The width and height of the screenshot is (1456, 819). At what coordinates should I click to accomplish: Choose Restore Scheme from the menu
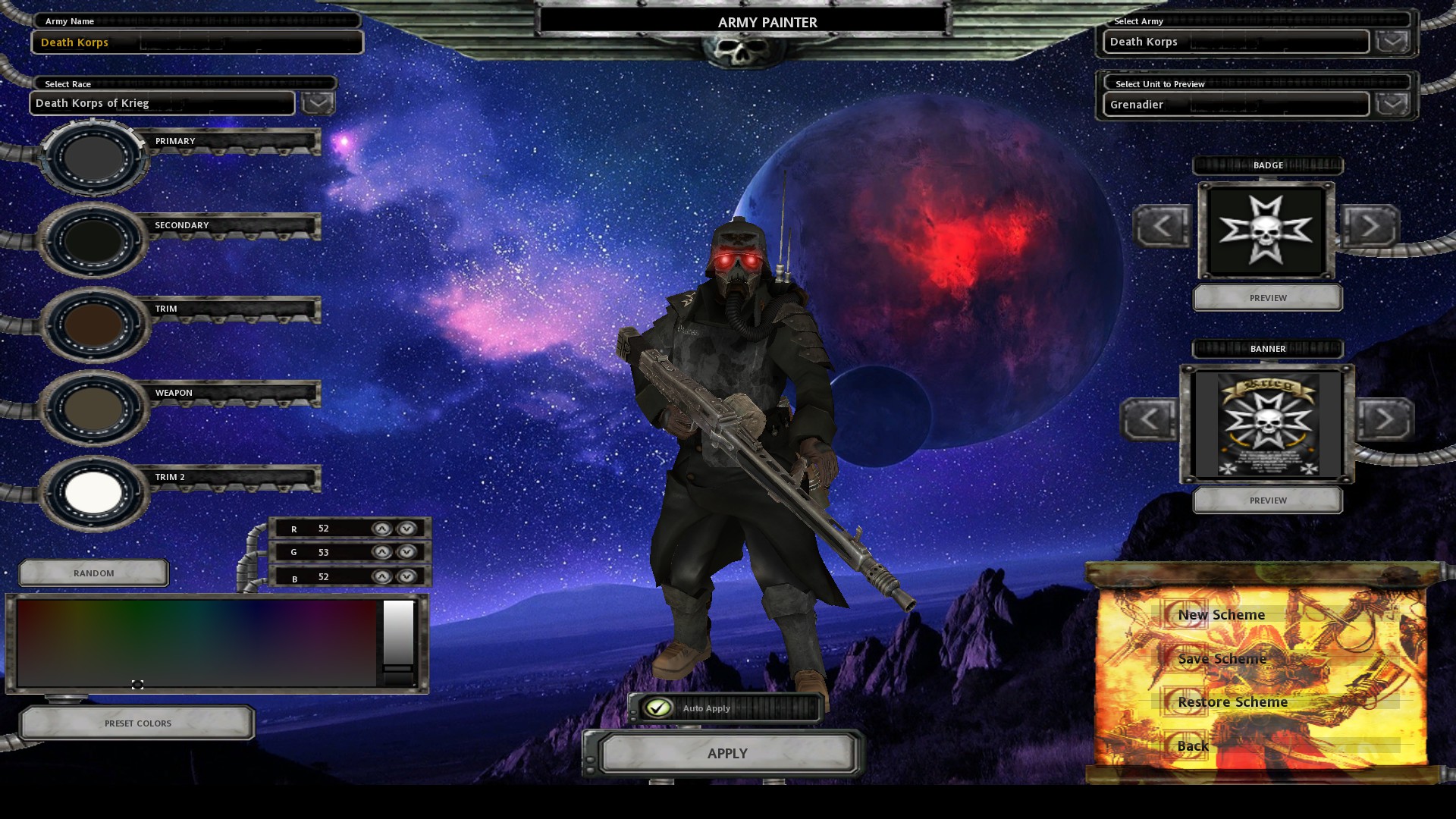click(1232, 702)
